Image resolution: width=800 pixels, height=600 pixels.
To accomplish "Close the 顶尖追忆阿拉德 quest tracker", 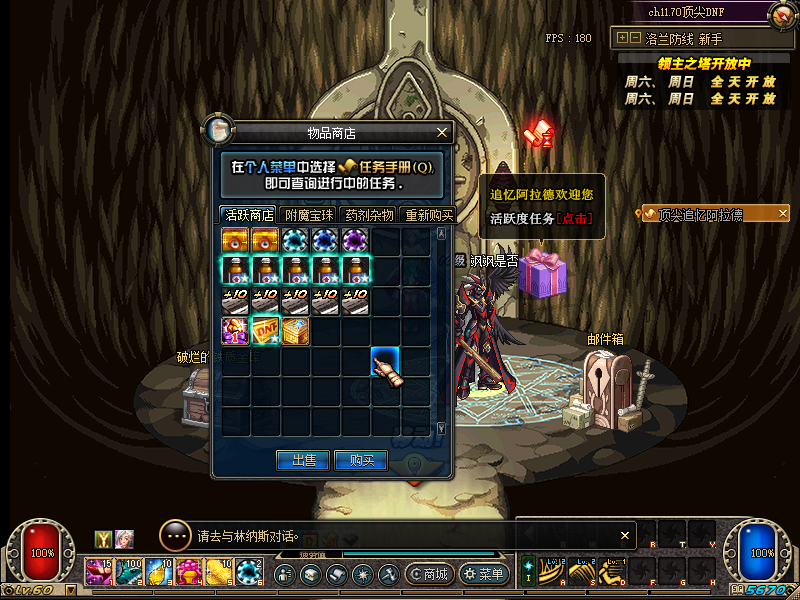I will click(x=782, y=213).
